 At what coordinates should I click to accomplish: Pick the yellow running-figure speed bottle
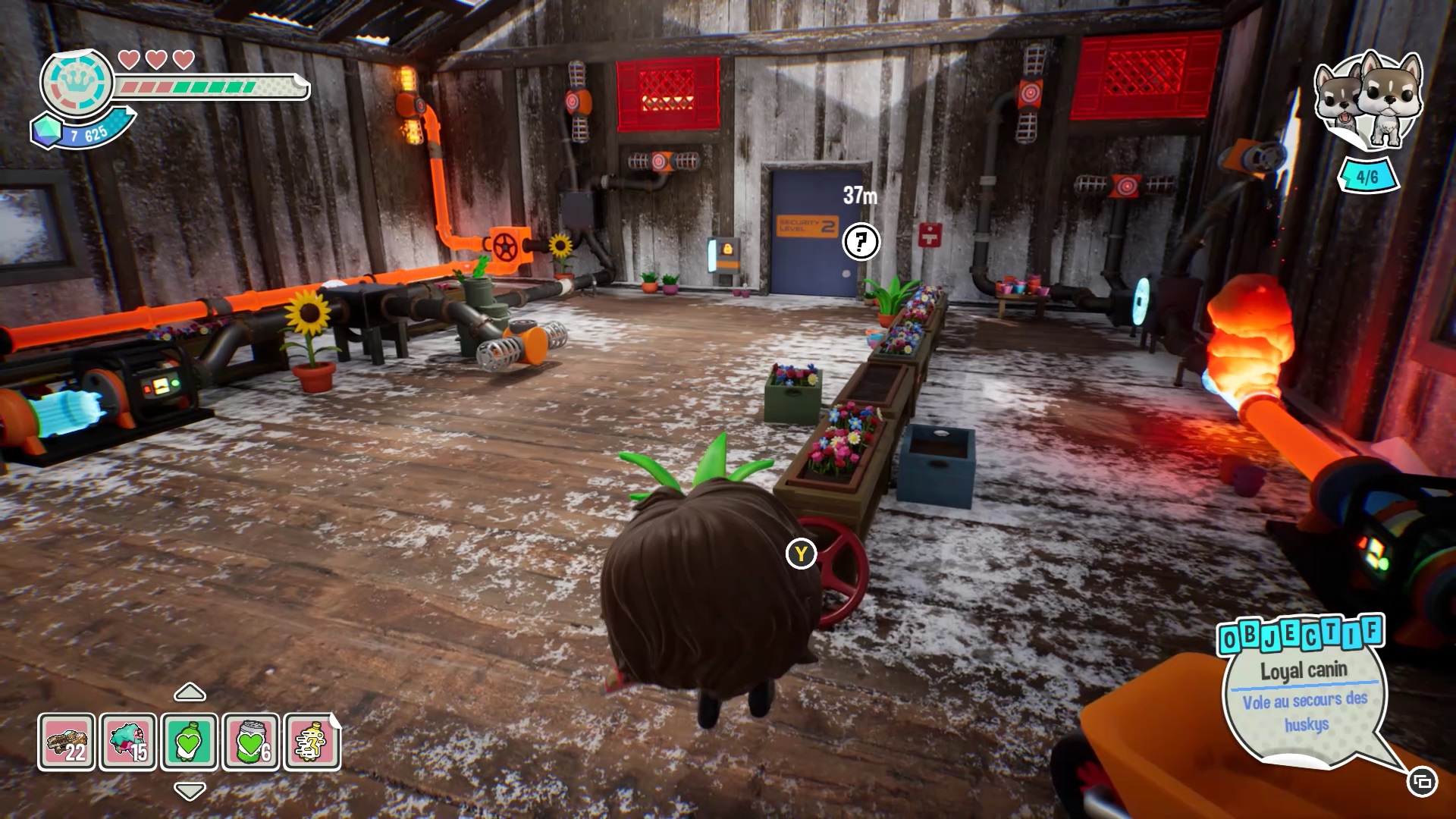pos(312,741)
